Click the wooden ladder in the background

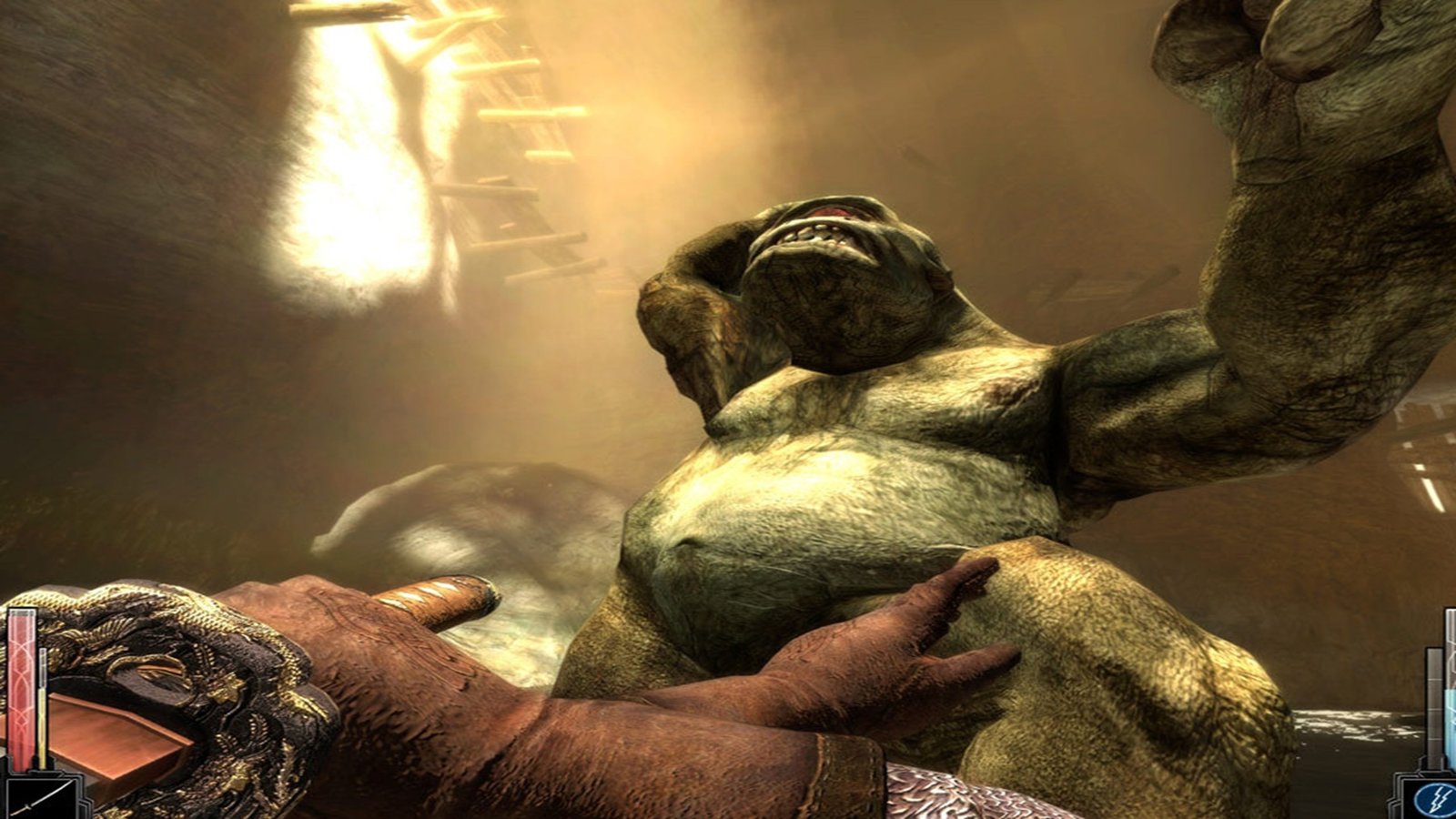point(510,164)
